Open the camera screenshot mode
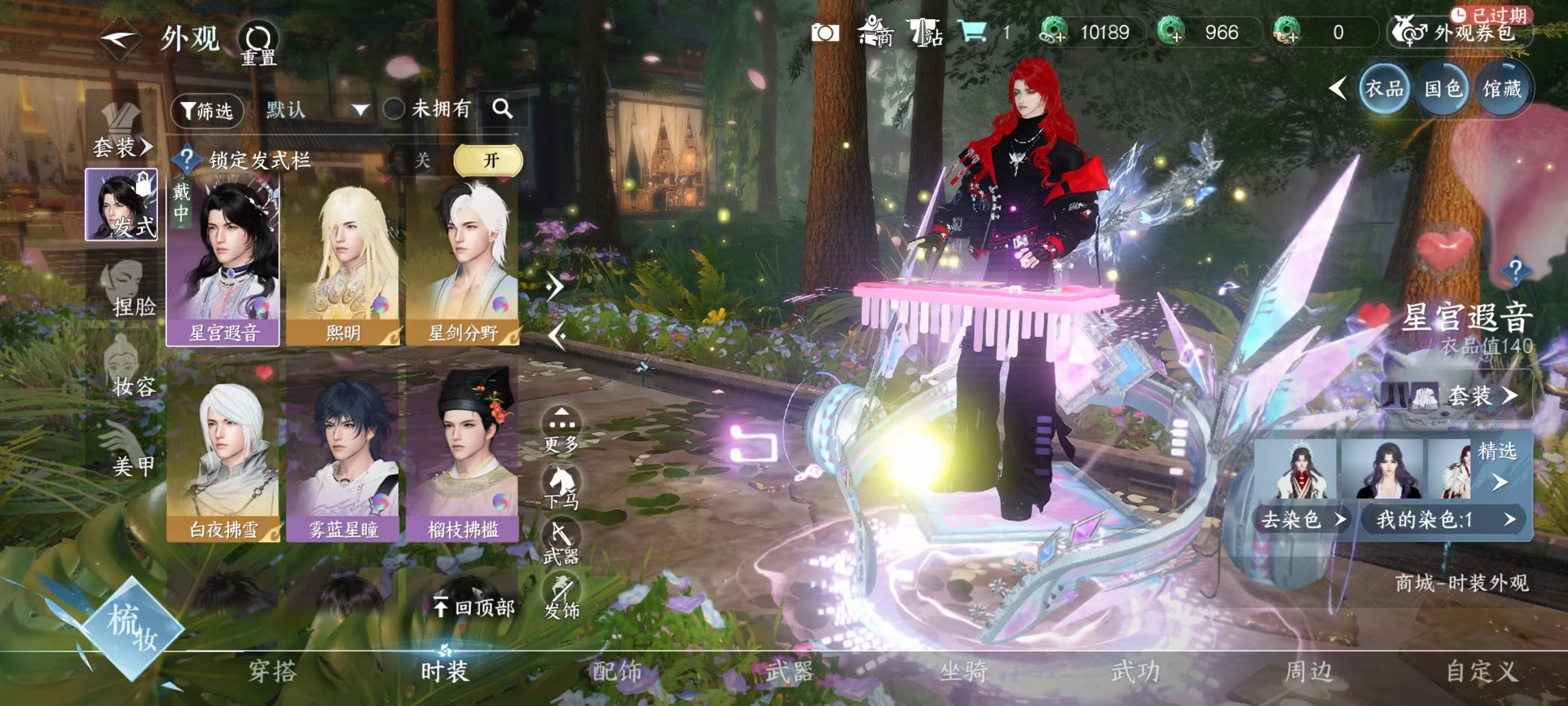 click(x=825, y=33)
